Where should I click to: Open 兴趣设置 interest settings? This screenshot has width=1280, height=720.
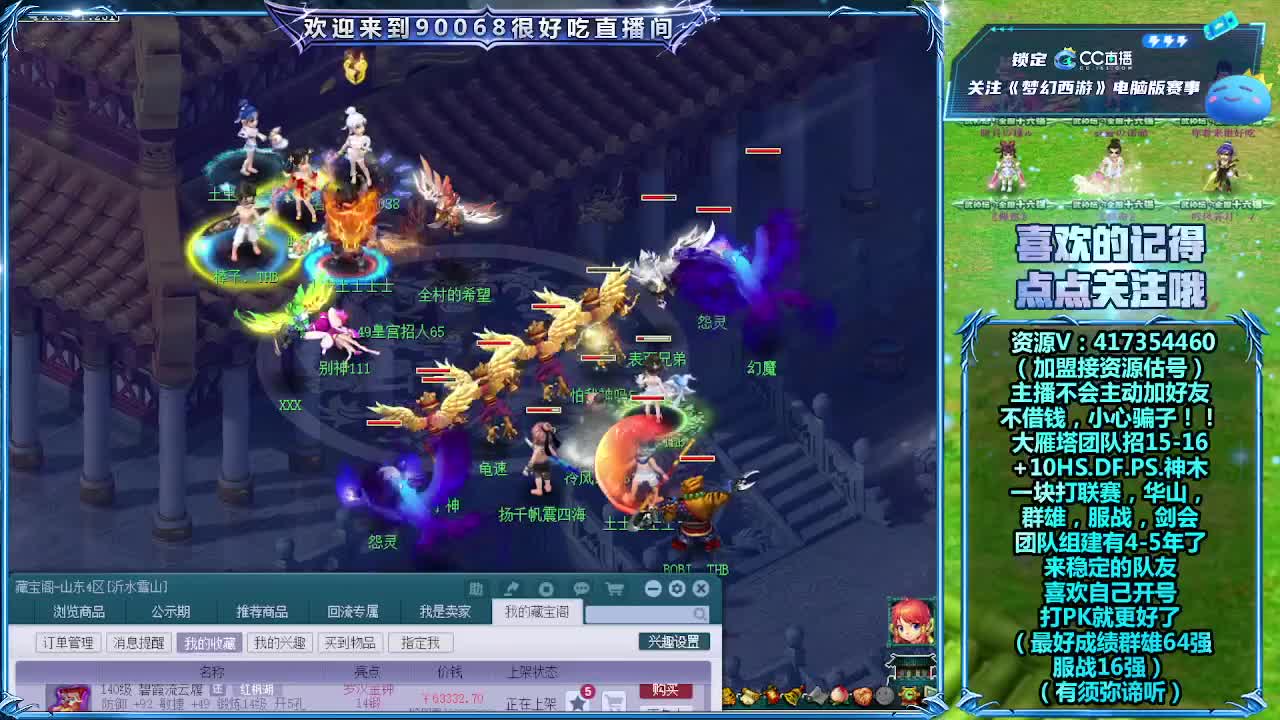click(674, 641)
